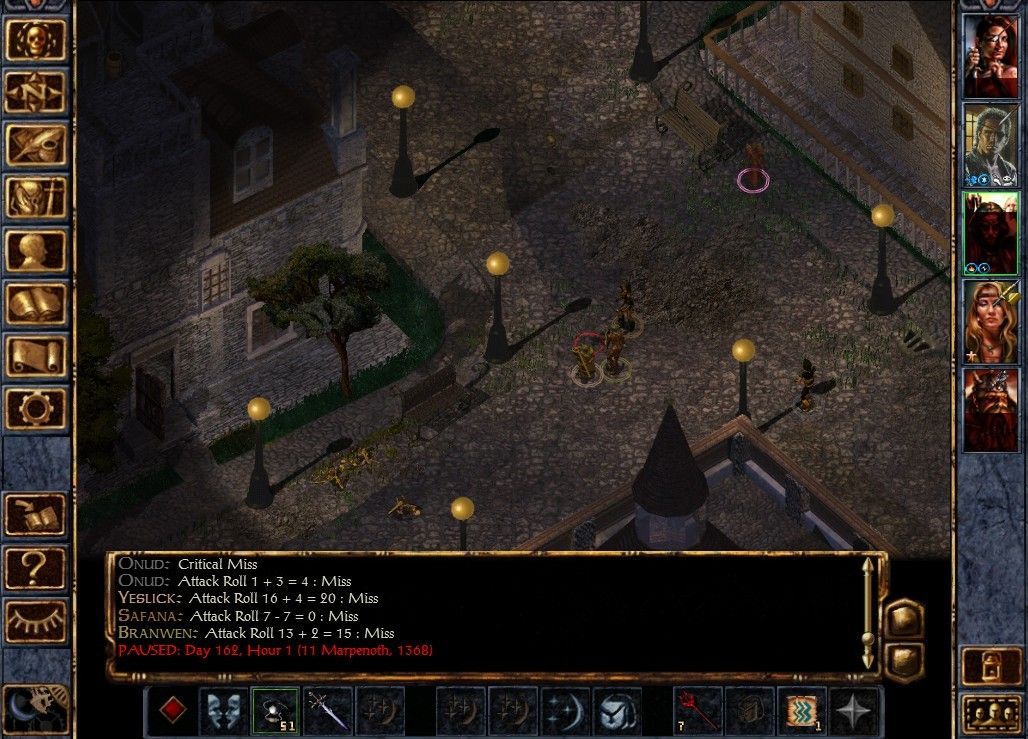Activate the twin masks action bar button
The image size is (1028, 739).
(x=223, y=710)
